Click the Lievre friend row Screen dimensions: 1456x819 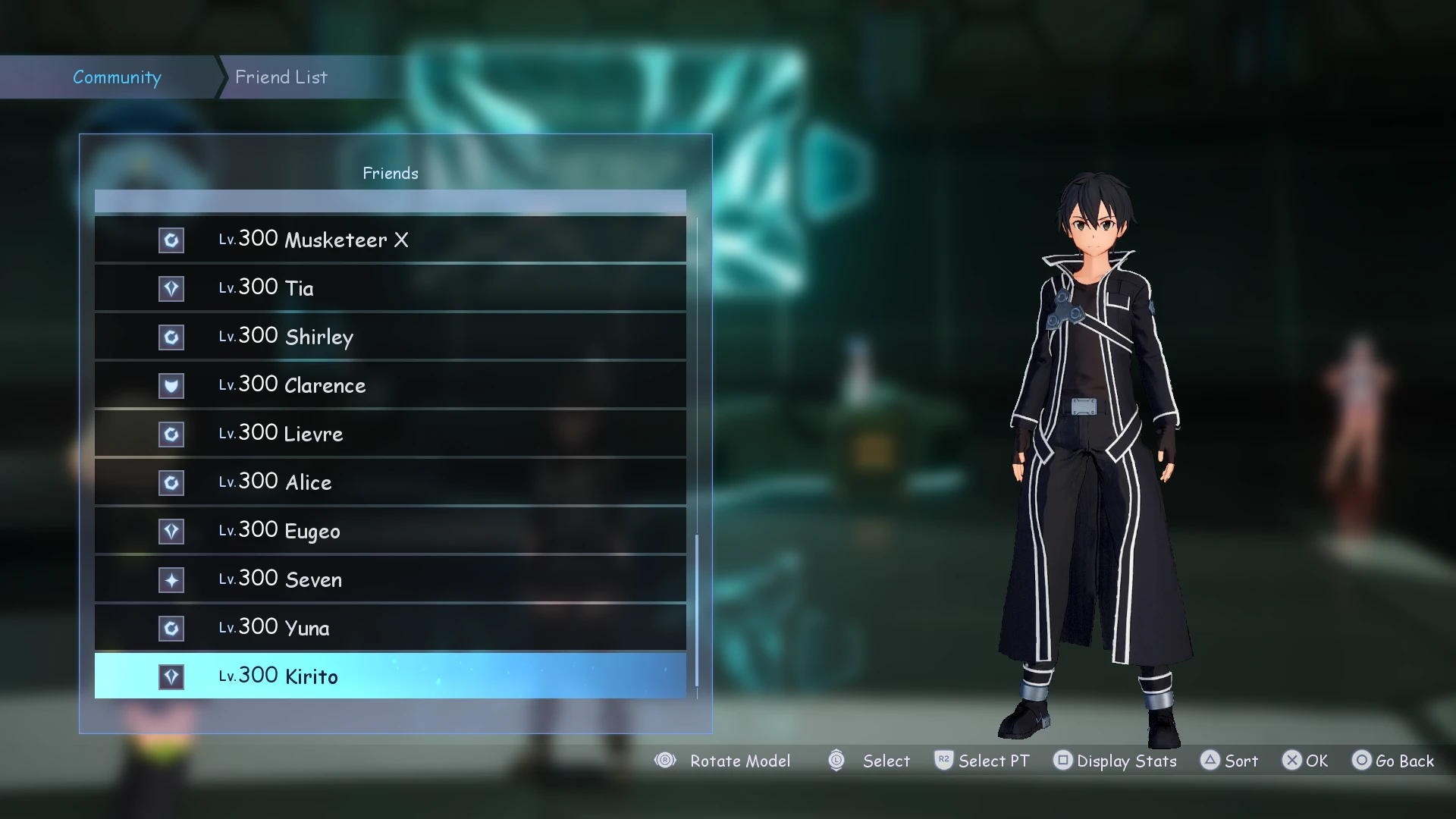pos(390,434)
